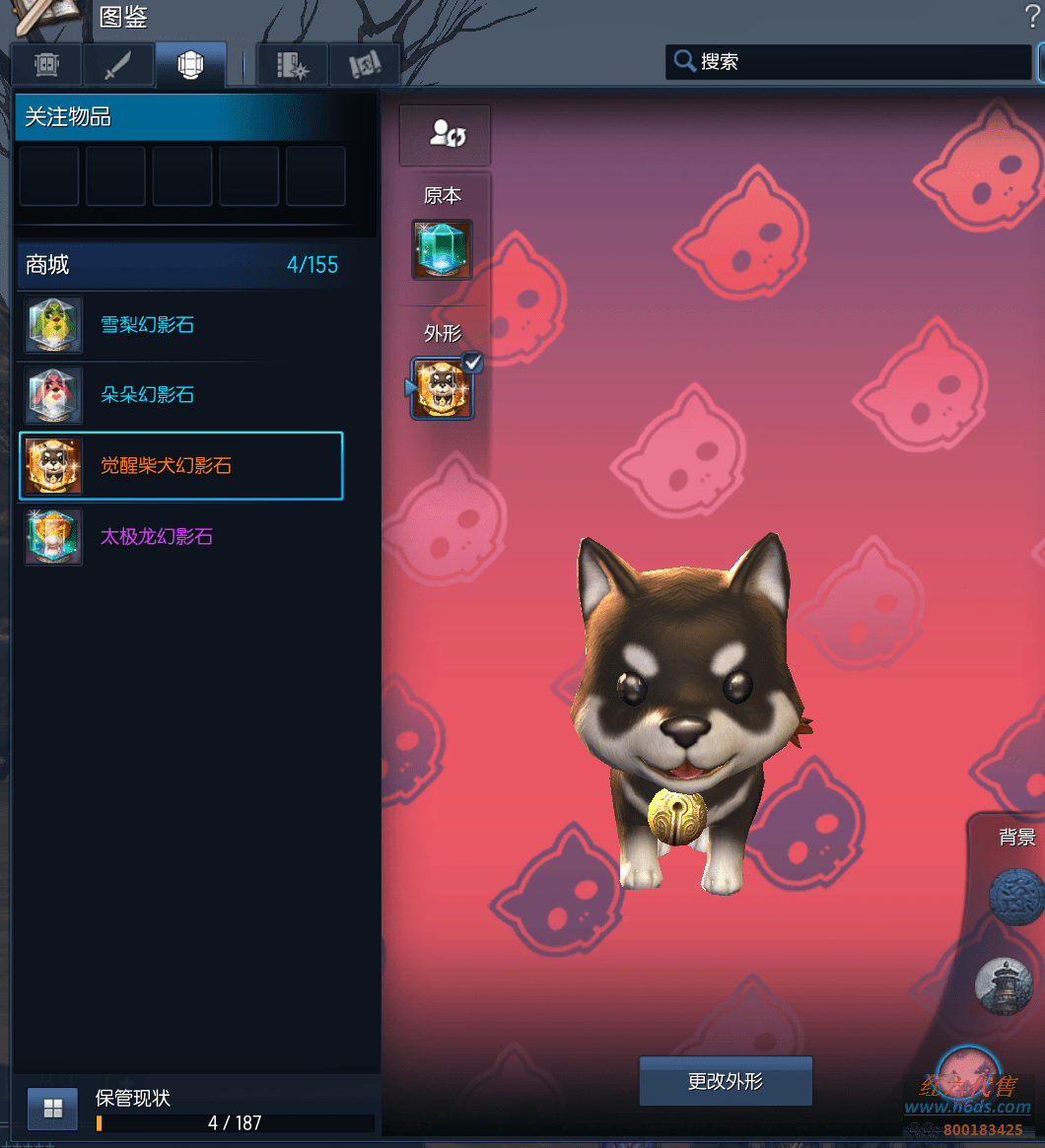Select the 原本 original gem icon

pyautogui.click(x=442, y=249)
